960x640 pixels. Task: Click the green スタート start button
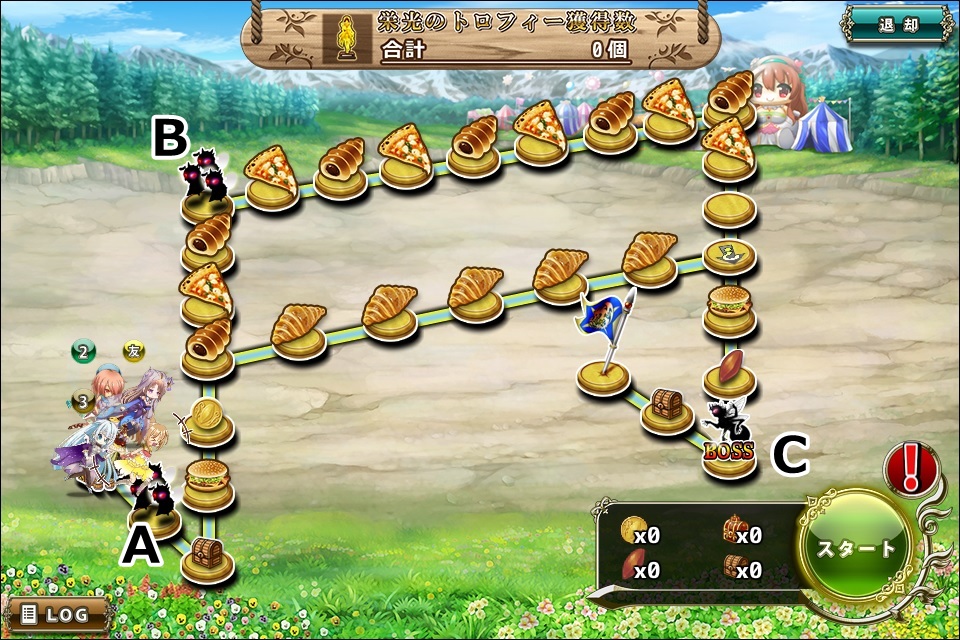(x=857, y=547)
